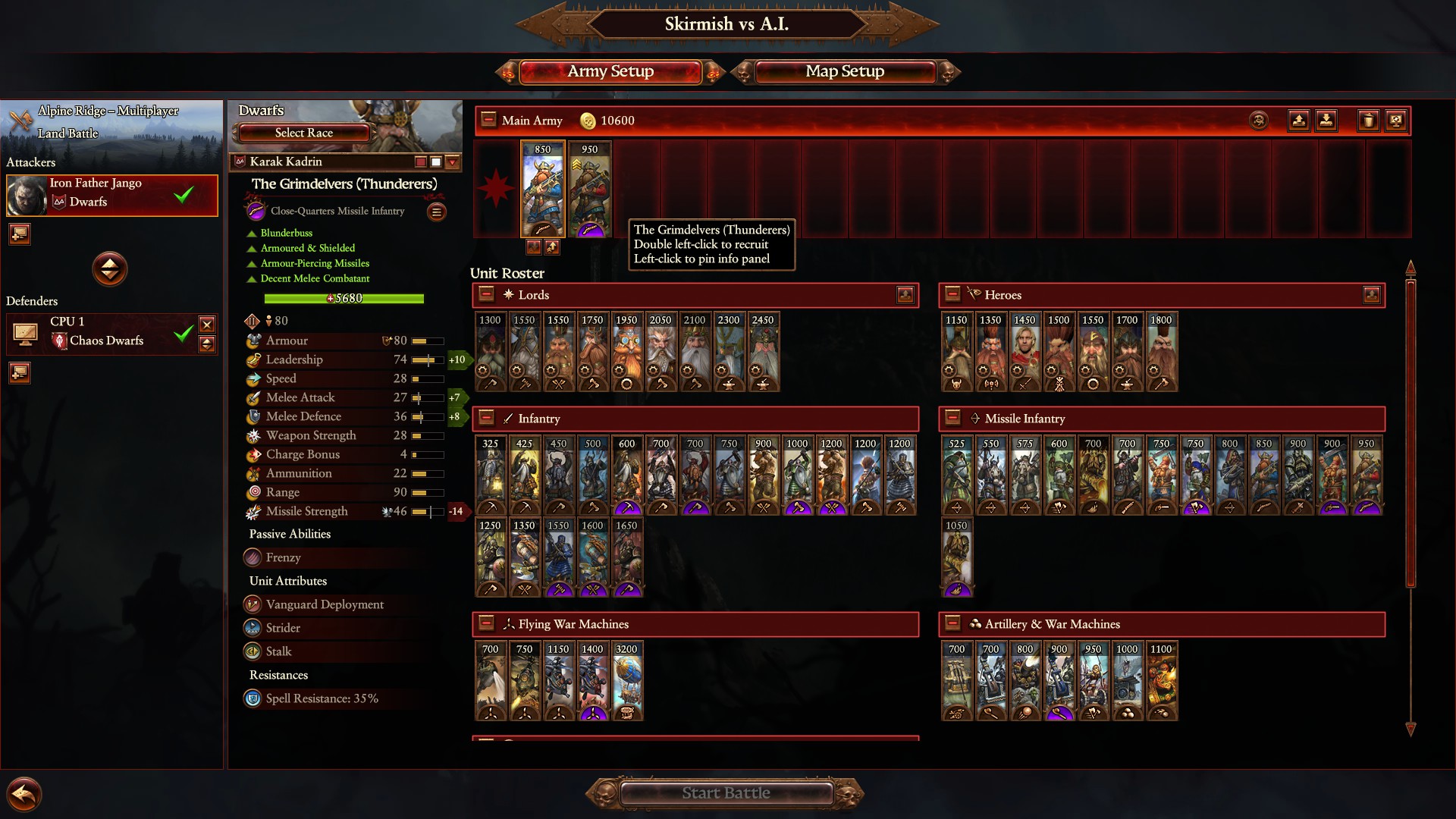1456x819 pixels.
Task: Click the Select Race button
Action: tap(303, 133)
